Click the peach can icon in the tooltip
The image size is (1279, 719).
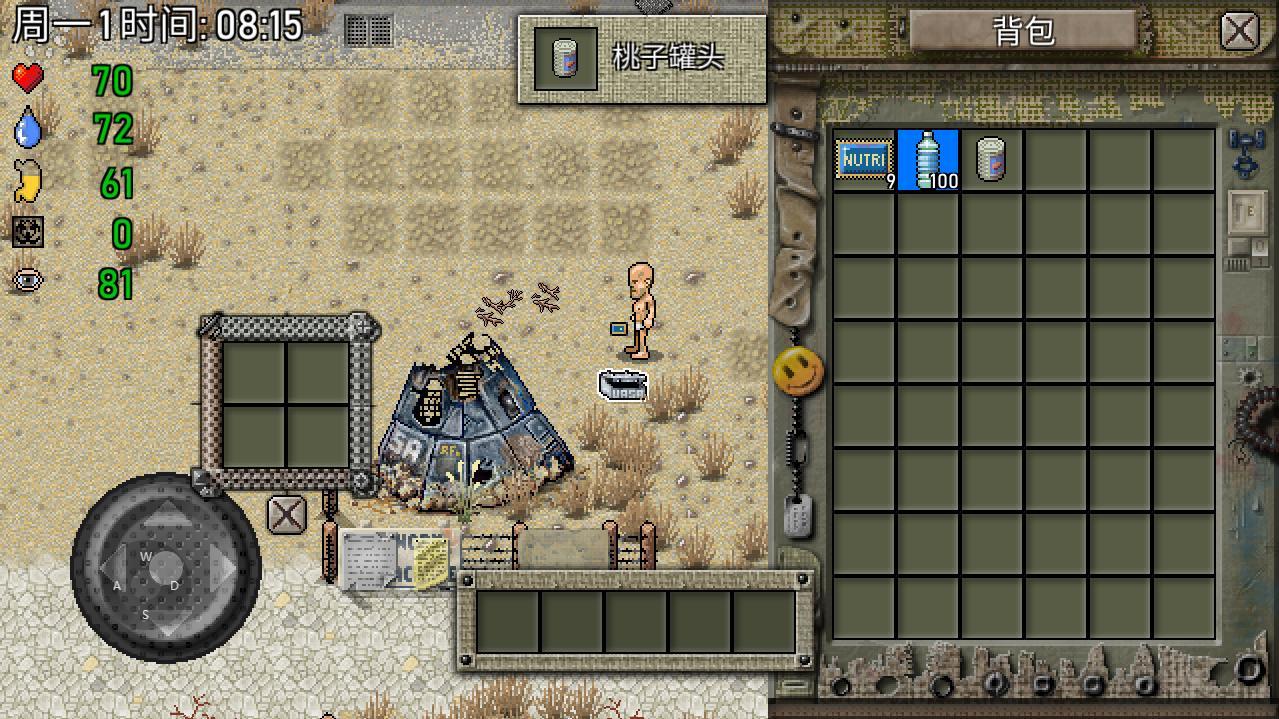(565, 58)
